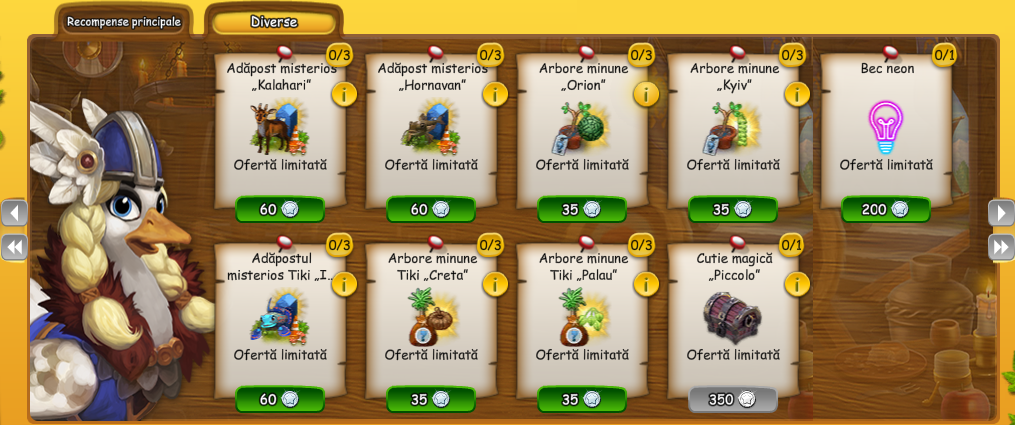Show info for Arbore minune Tiki Creta
1015x425 pixels.
click(x=495, y=284)
